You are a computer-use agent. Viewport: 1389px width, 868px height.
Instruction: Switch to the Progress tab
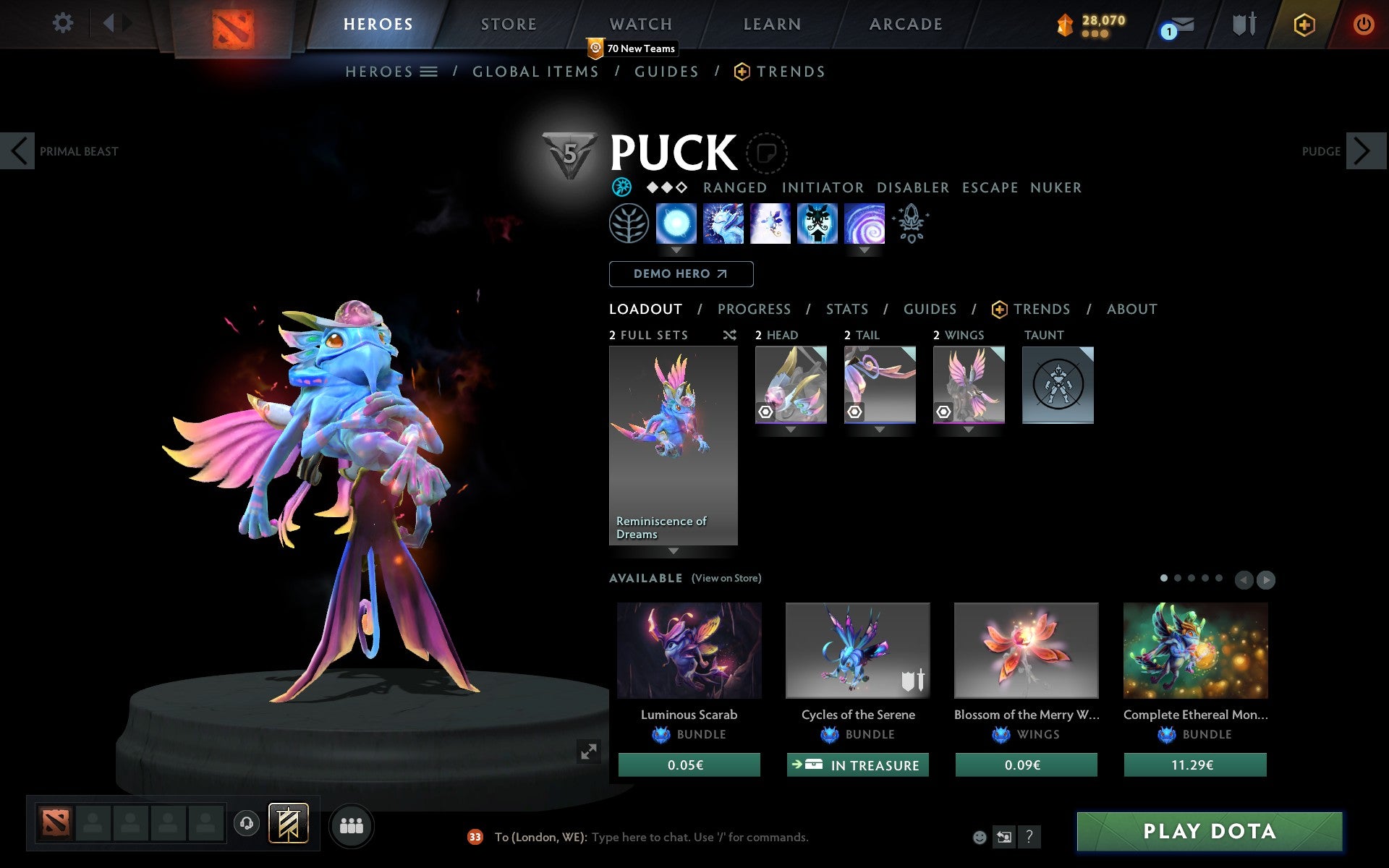[754, 309]
